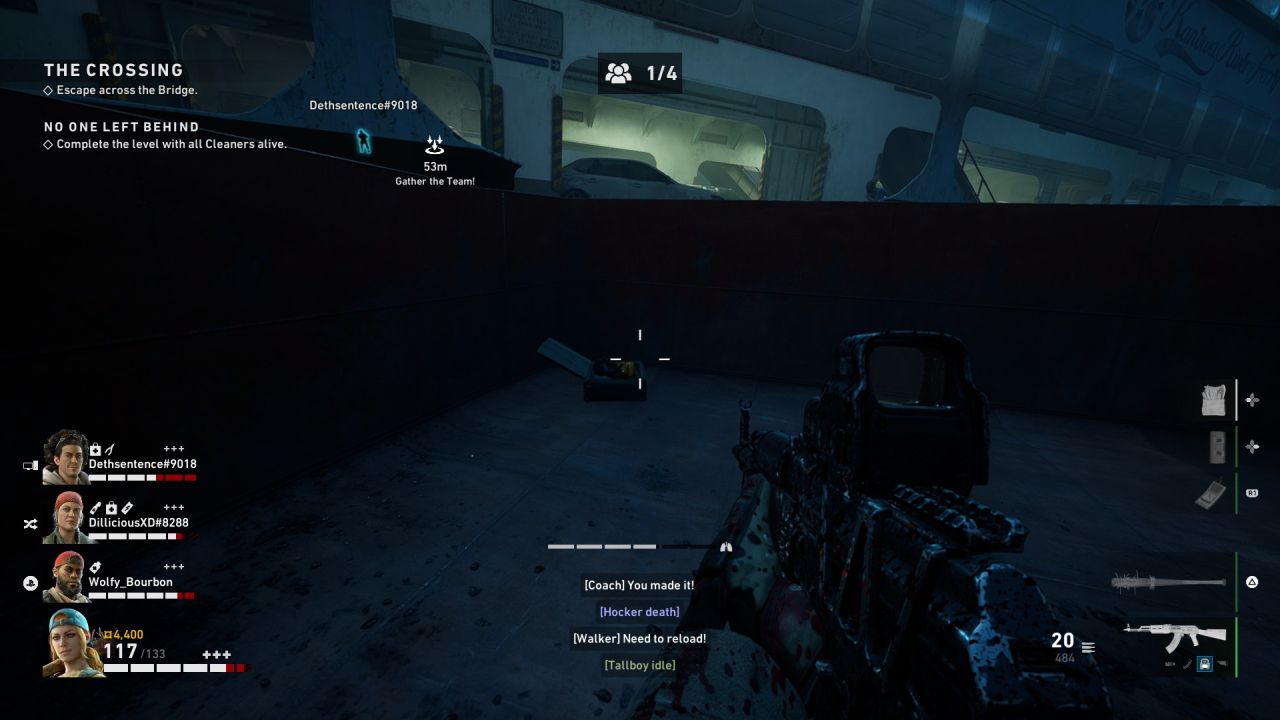Click the pain meds icon beside DilliciousXD#8288

[x=96, y=507]
